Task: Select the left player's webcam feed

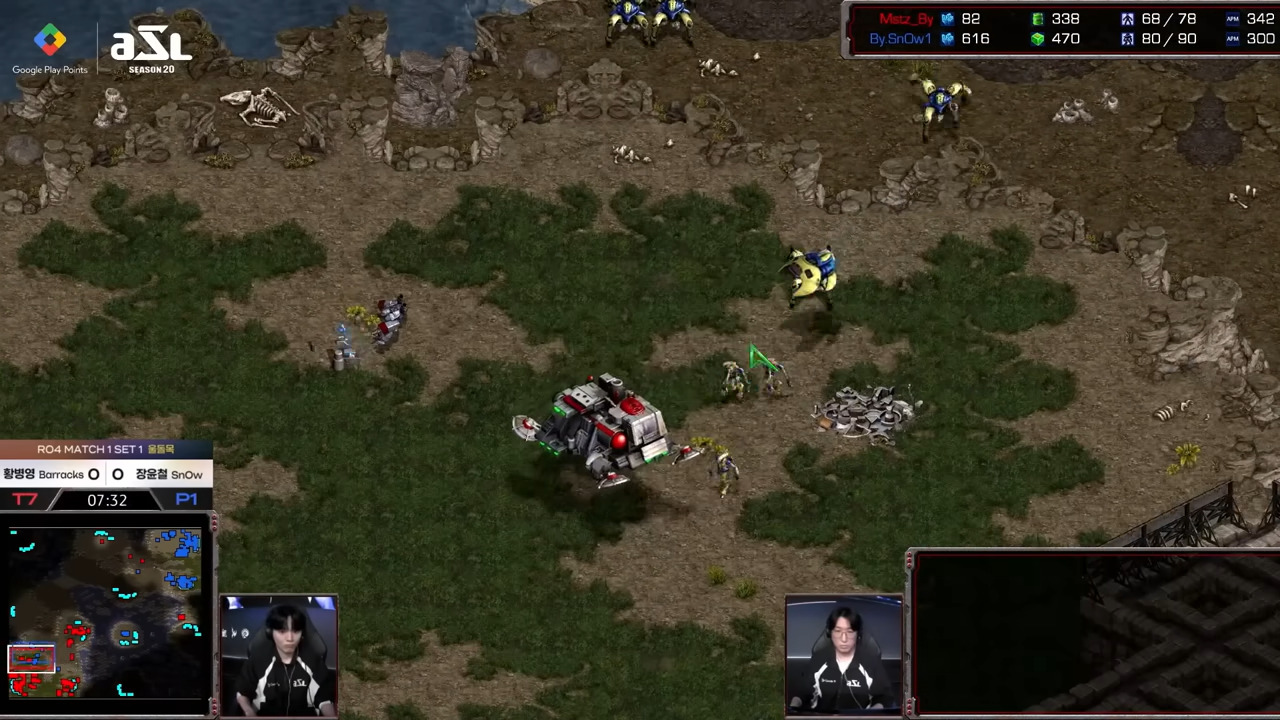Action: click(x=279, y=656)
